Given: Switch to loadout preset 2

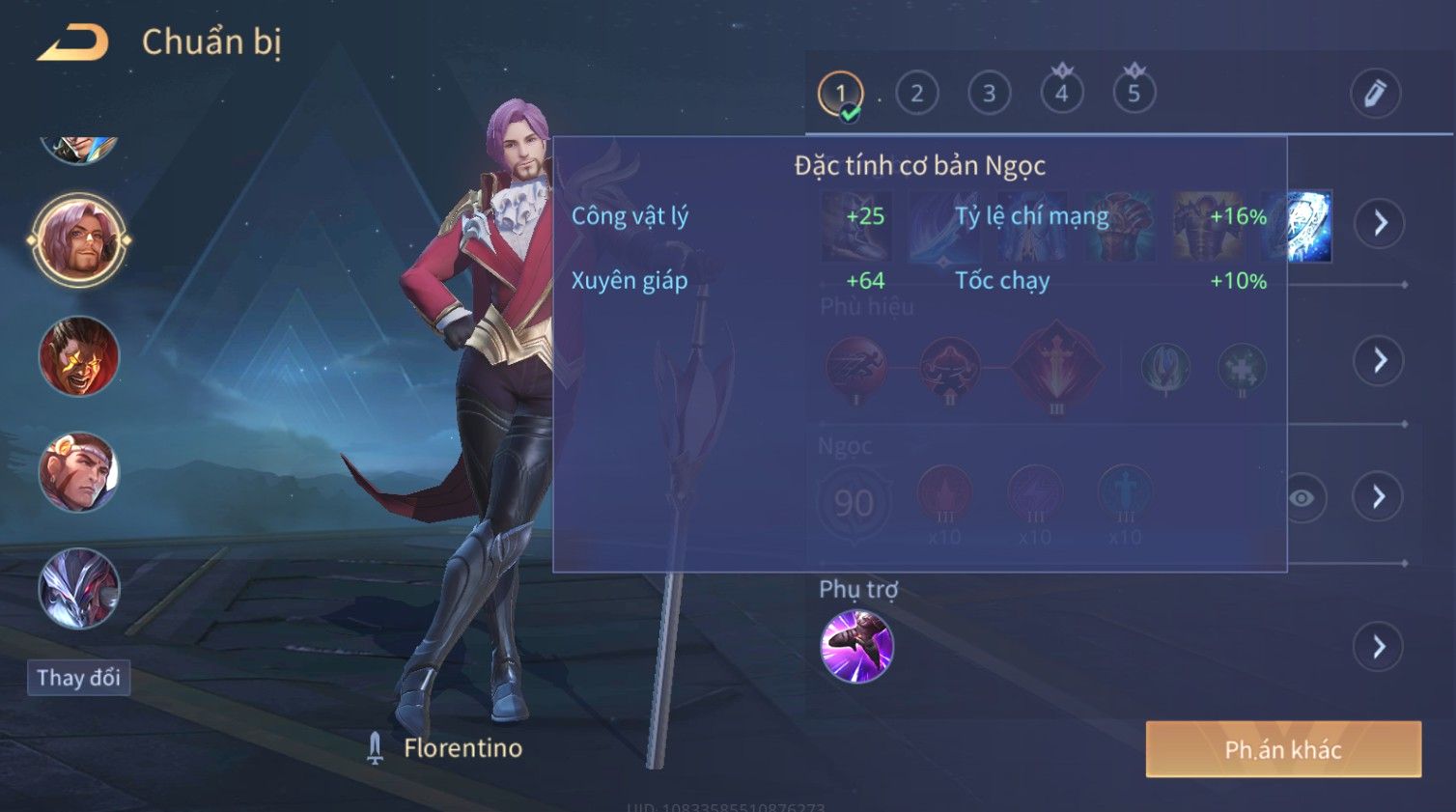Looking at the screenshot, I should tap(916, 94).
